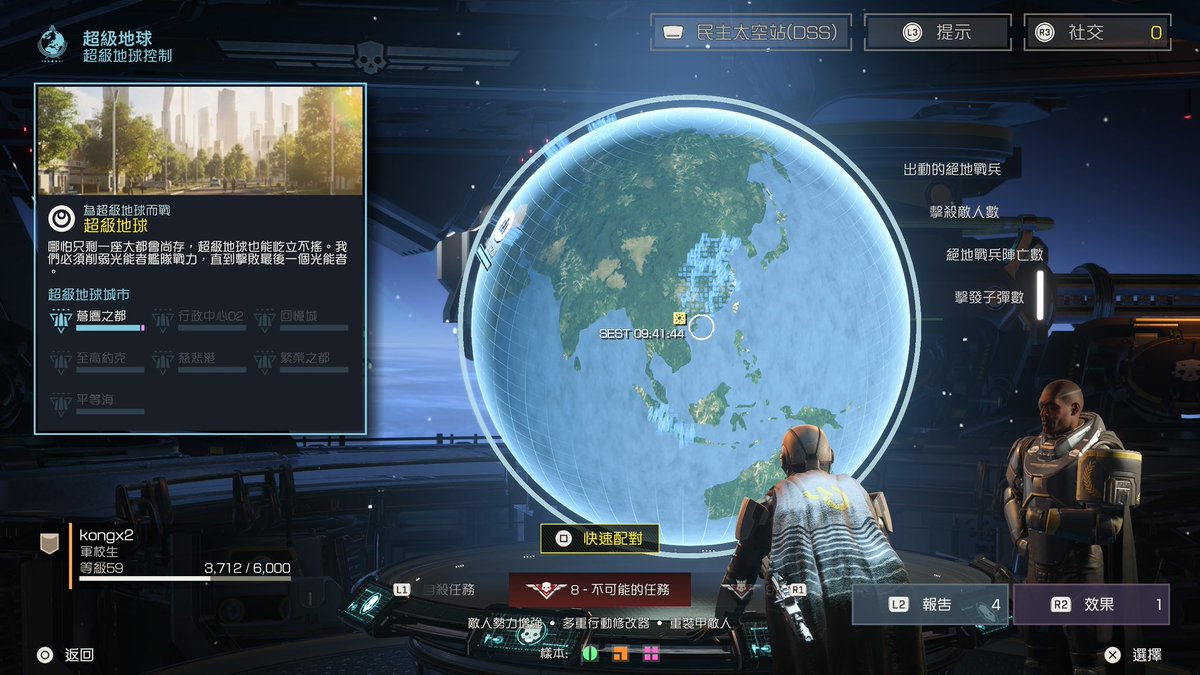
Task: Choose the city 回憶城
Action: coord(289,319)
